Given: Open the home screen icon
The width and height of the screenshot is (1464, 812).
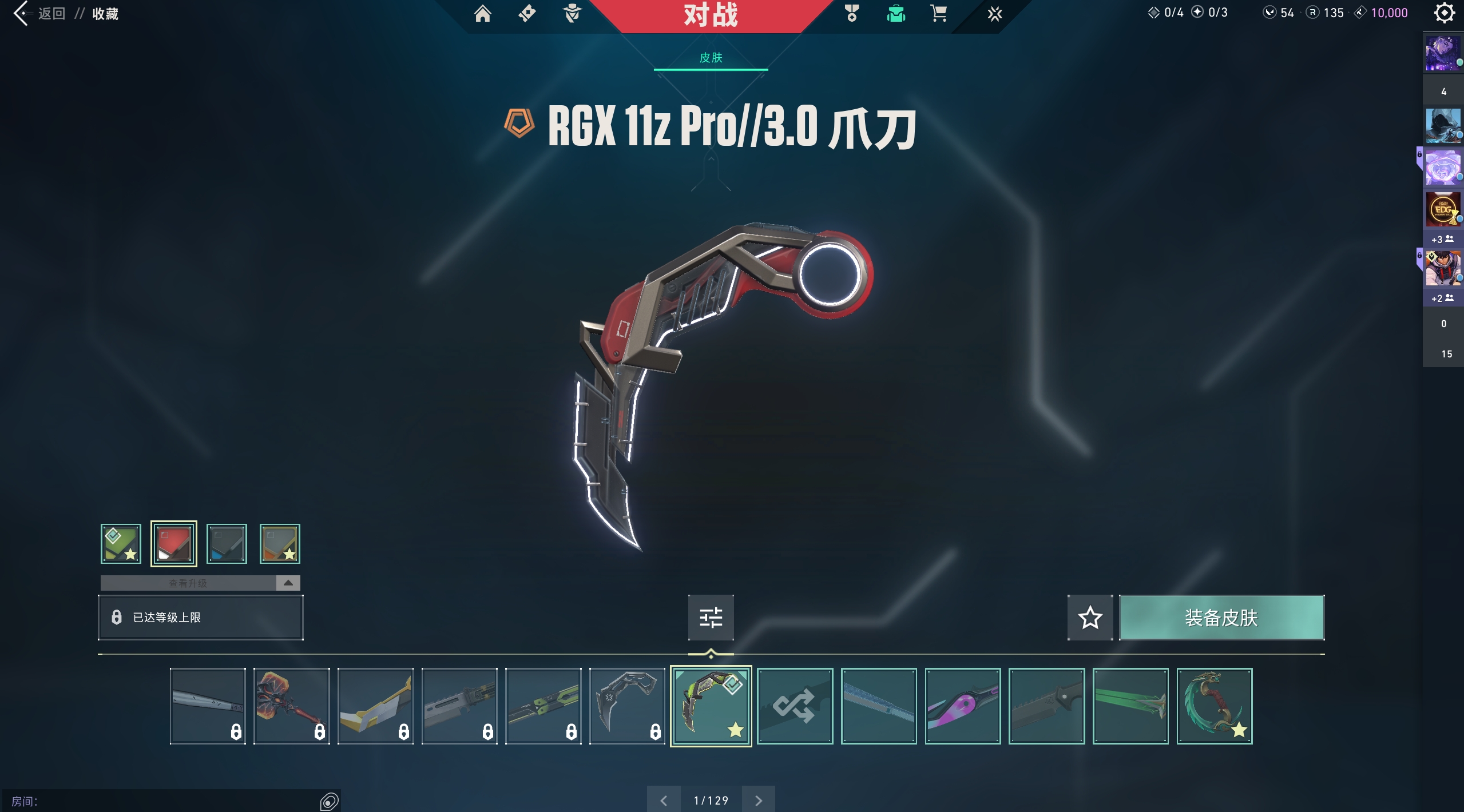Looking at the screenshot, I should tap(483, 13).
